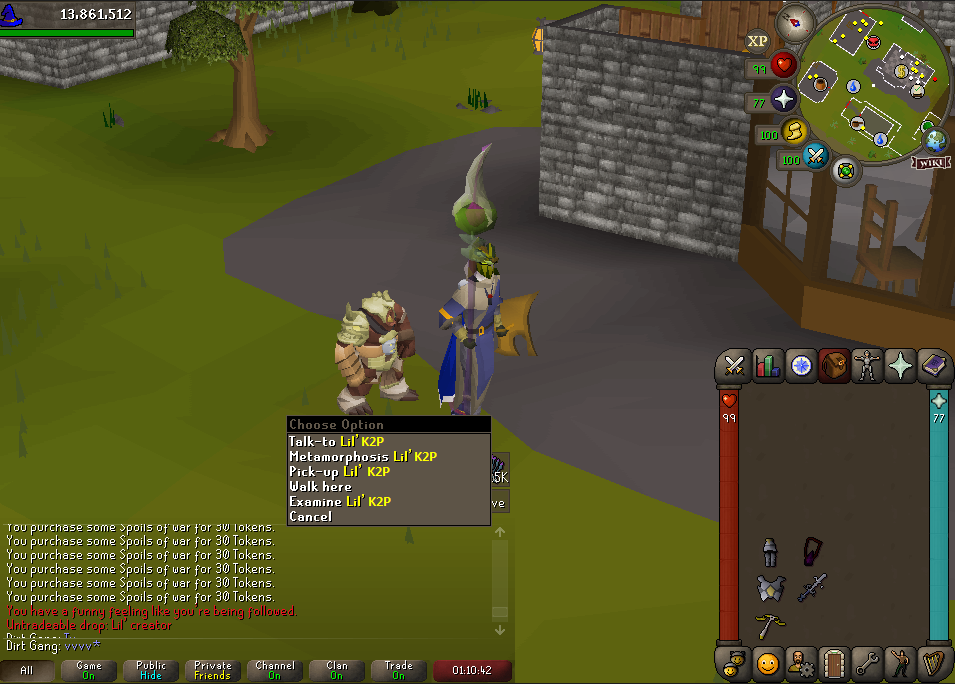Open the Combat Options crossed-swords tab

[x=735, y=366]
